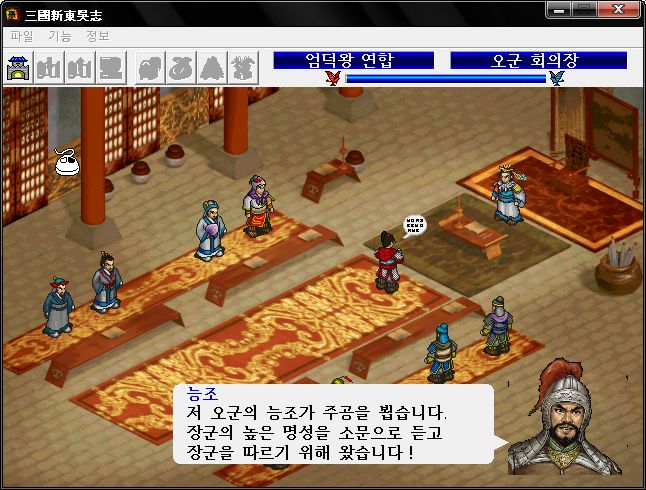The height and width of the screenshot is (490, 646).
Task: Select the money bag toolbar icon
Action: [x=180, y=67]
